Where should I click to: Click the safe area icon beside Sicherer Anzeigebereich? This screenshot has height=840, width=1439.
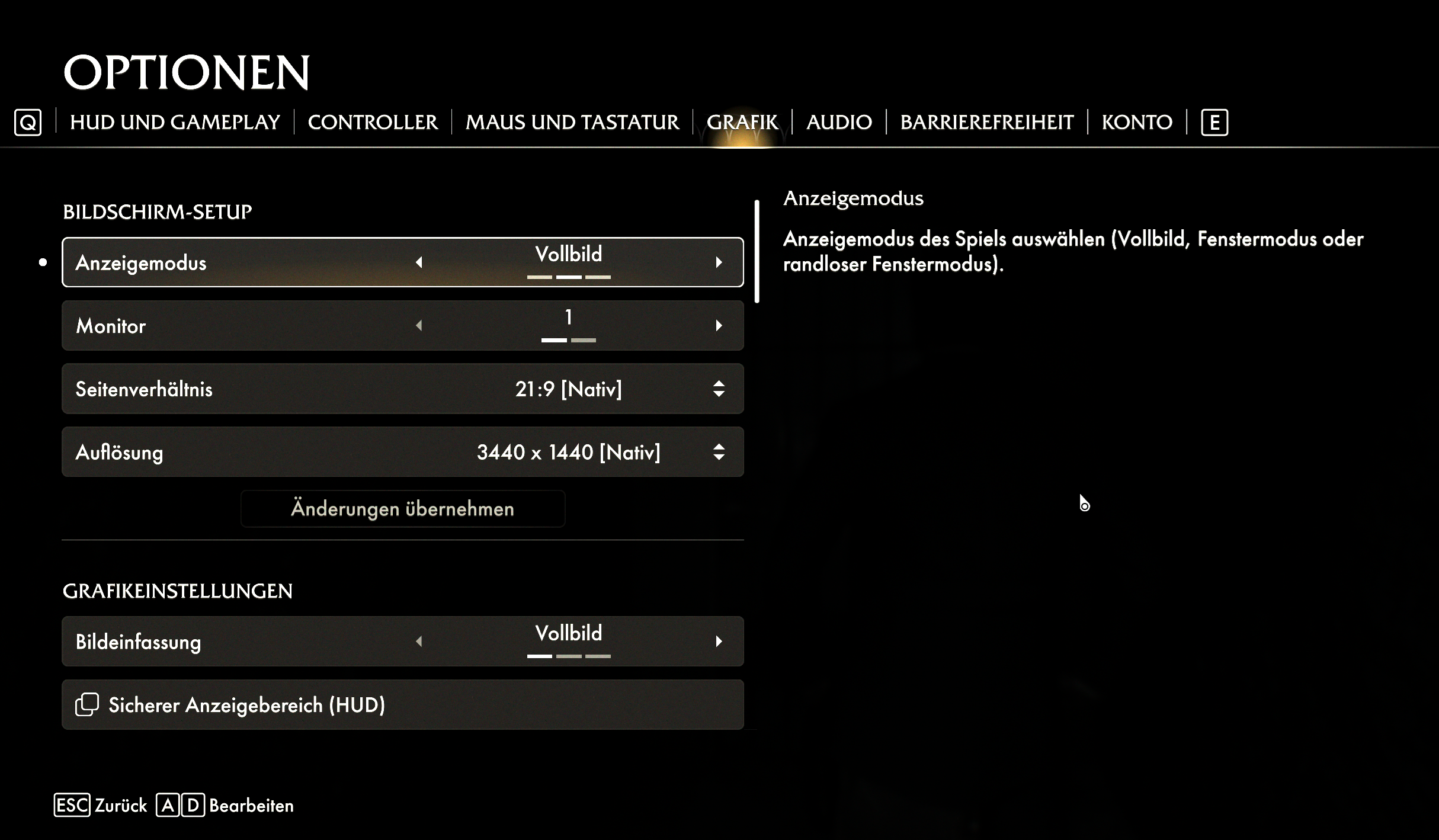(86, 705)
